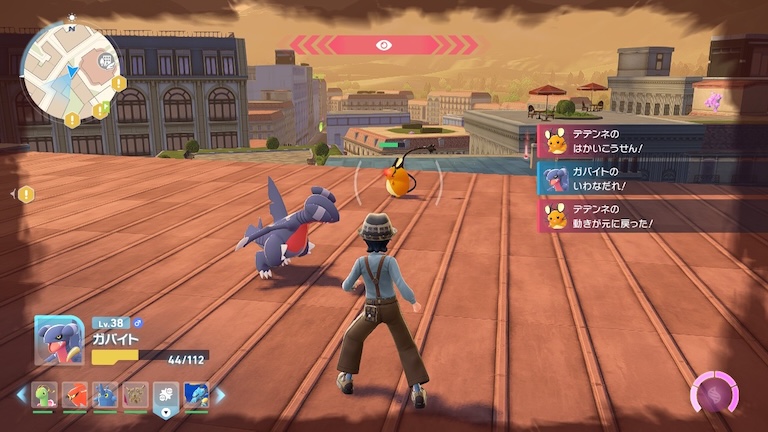Select the highlighted white-icon party slot
This screenshot has width=768, height=432.
[166, 394]
